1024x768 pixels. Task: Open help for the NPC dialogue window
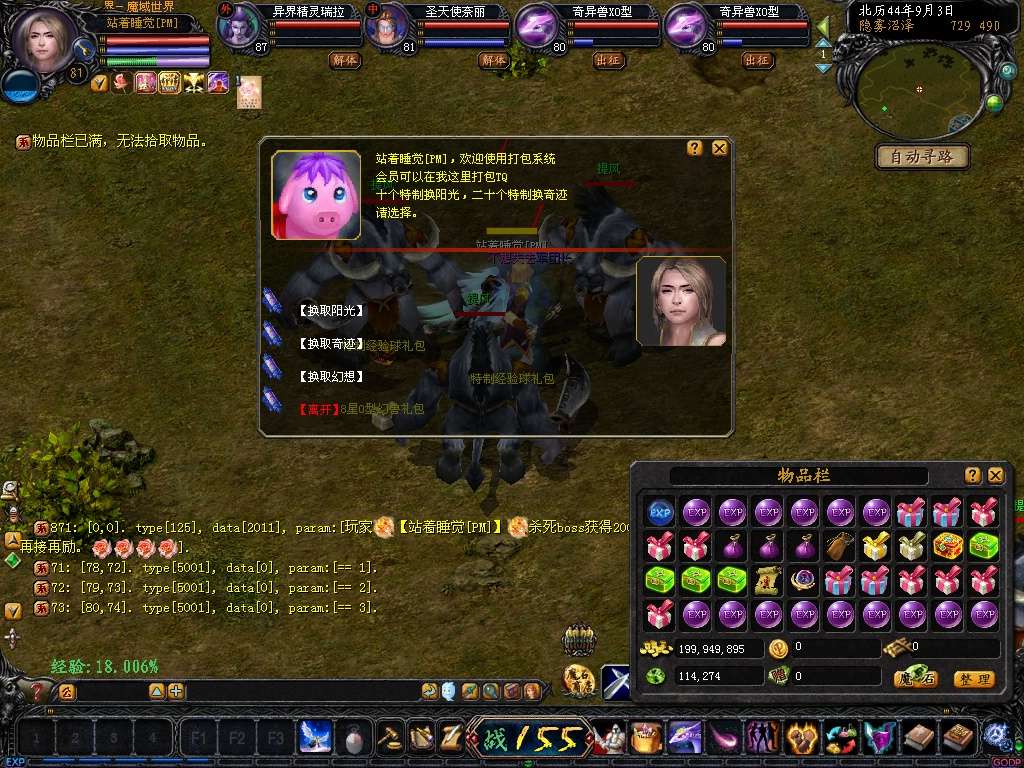(695, 148)
